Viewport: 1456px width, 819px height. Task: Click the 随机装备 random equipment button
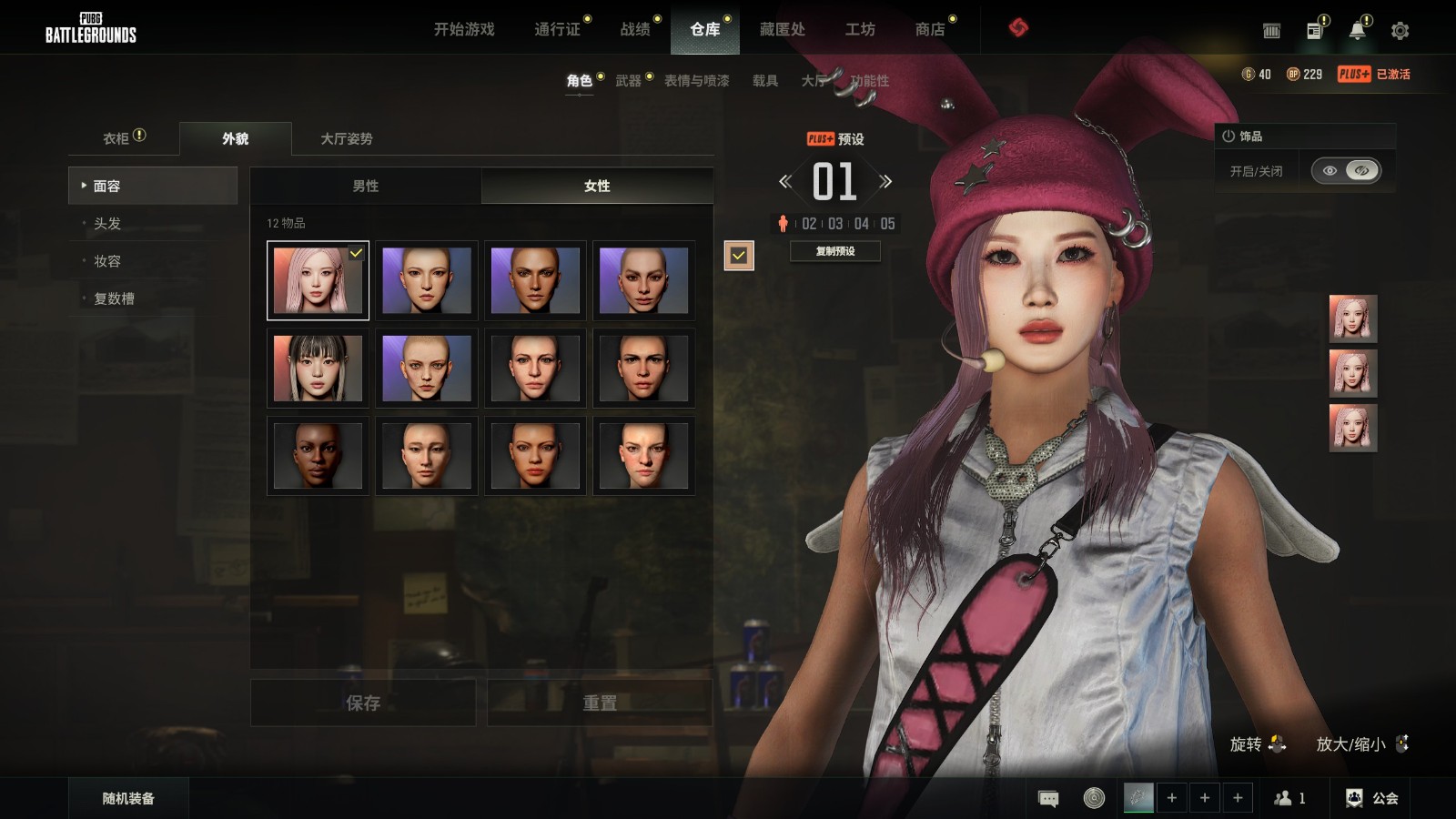click(128, 798)
